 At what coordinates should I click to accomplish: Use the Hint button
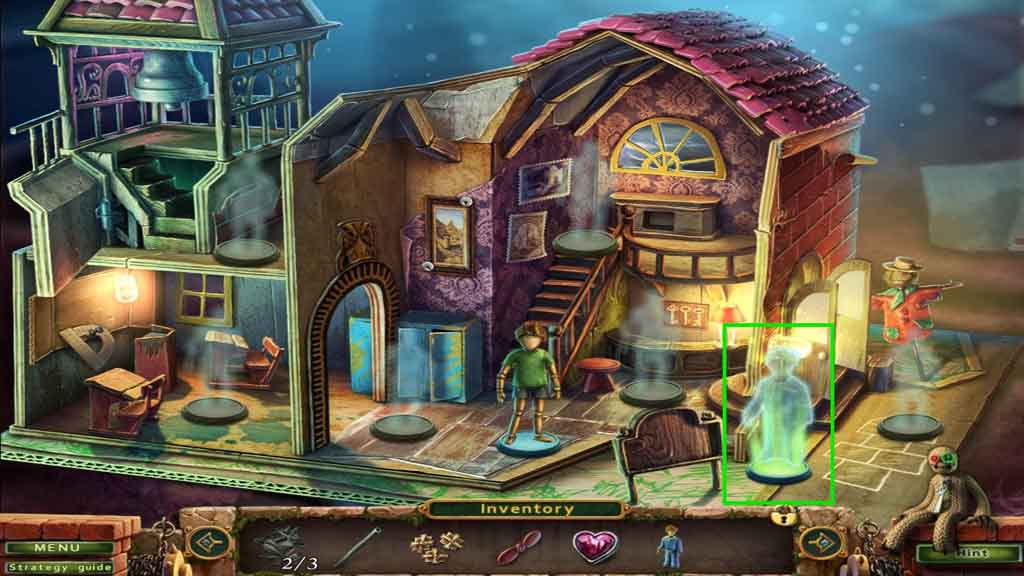tap(963, 552)
